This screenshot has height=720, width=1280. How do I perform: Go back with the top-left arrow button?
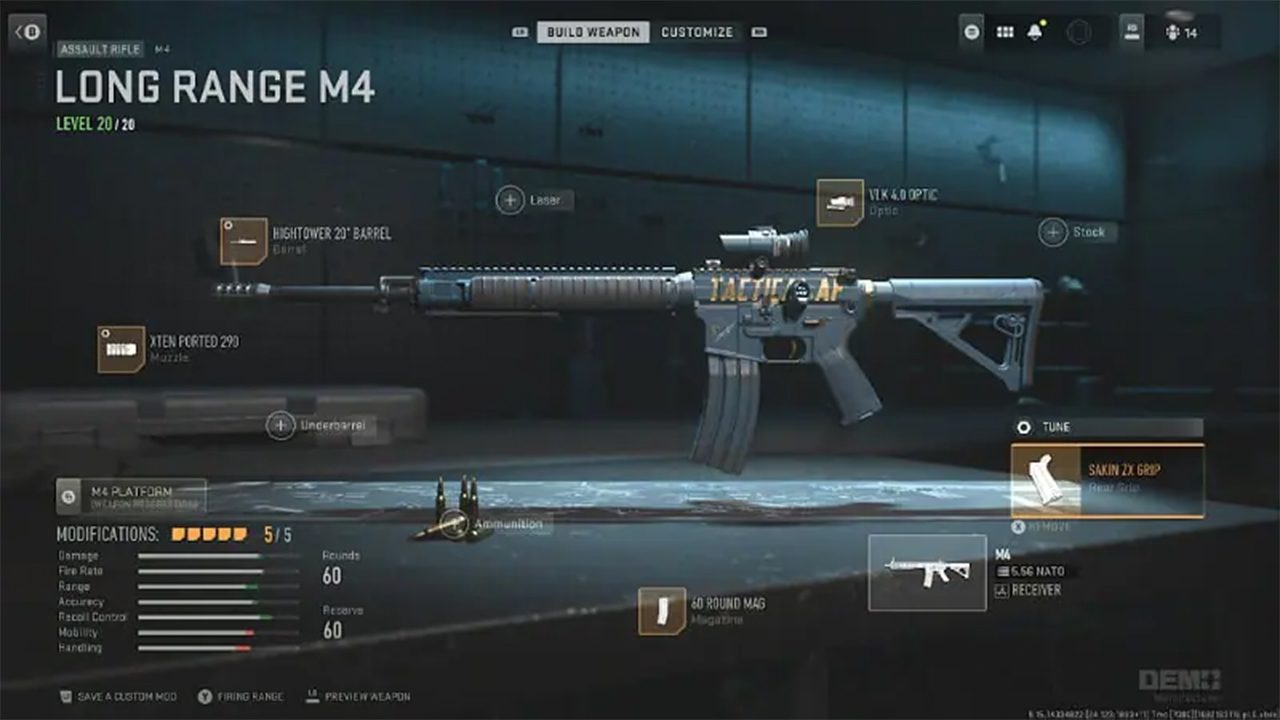(28, 32)
